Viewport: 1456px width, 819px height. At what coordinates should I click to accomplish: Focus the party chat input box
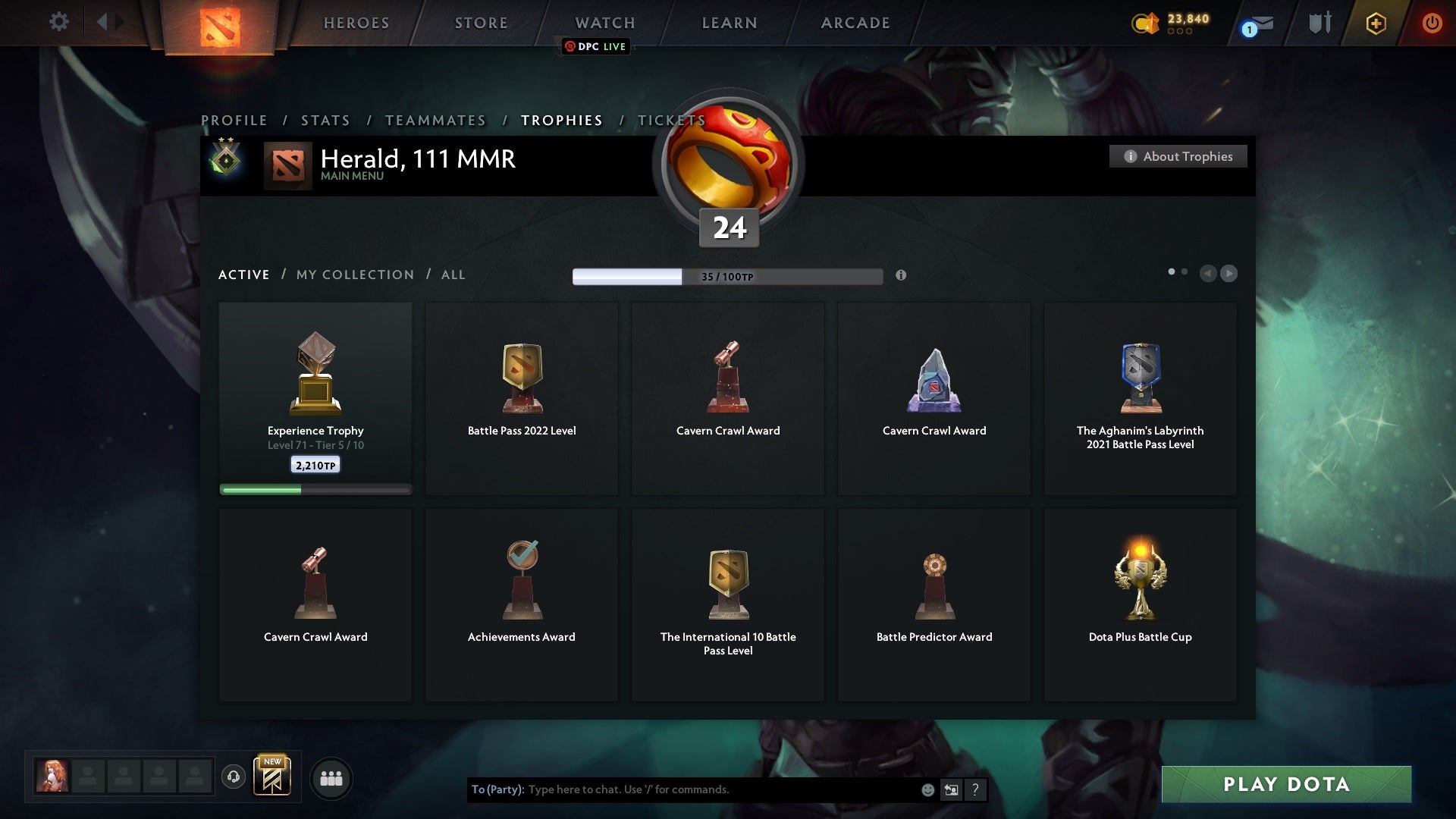pos(720,789)
